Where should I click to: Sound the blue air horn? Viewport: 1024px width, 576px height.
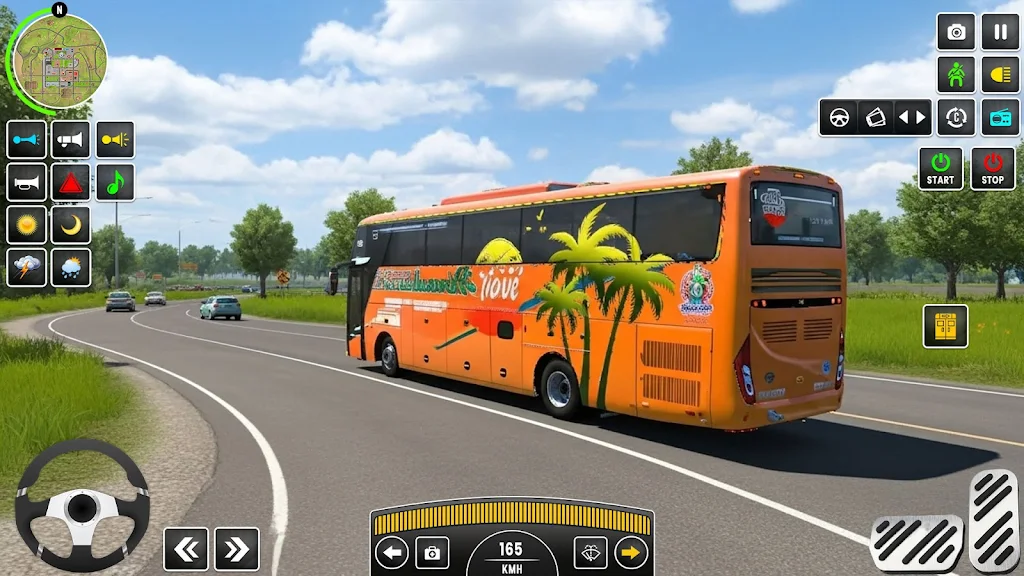pyautogui.click(x=27, y=140)
